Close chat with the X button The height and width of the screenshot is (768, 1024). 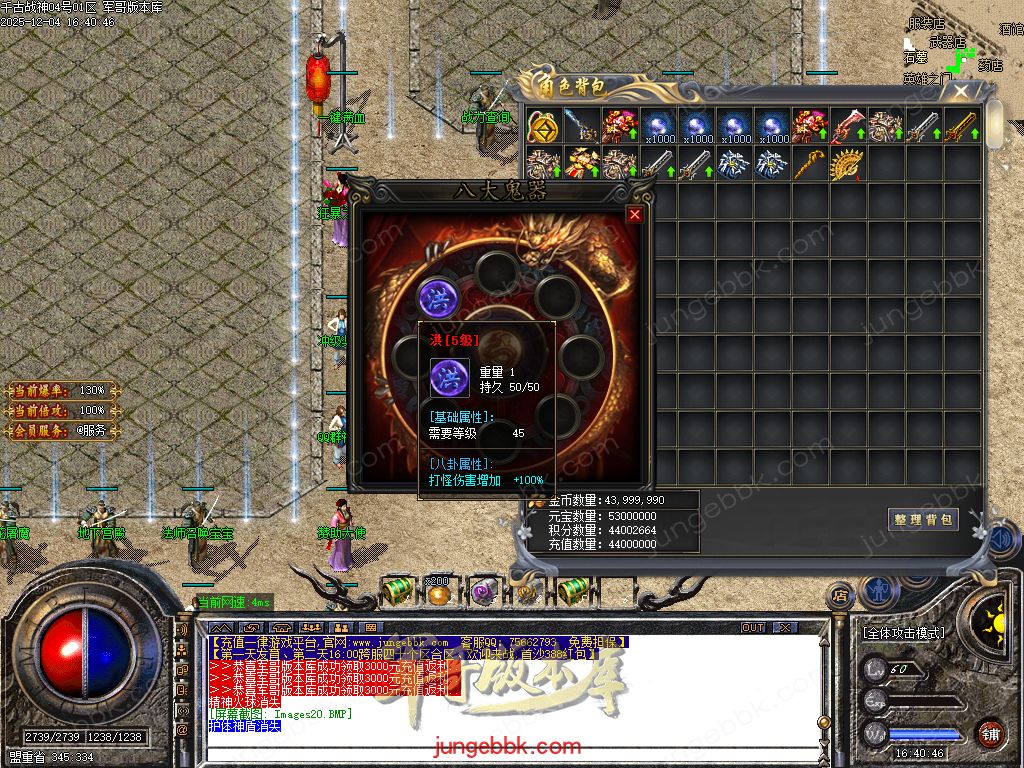click(x=785, y=627)
